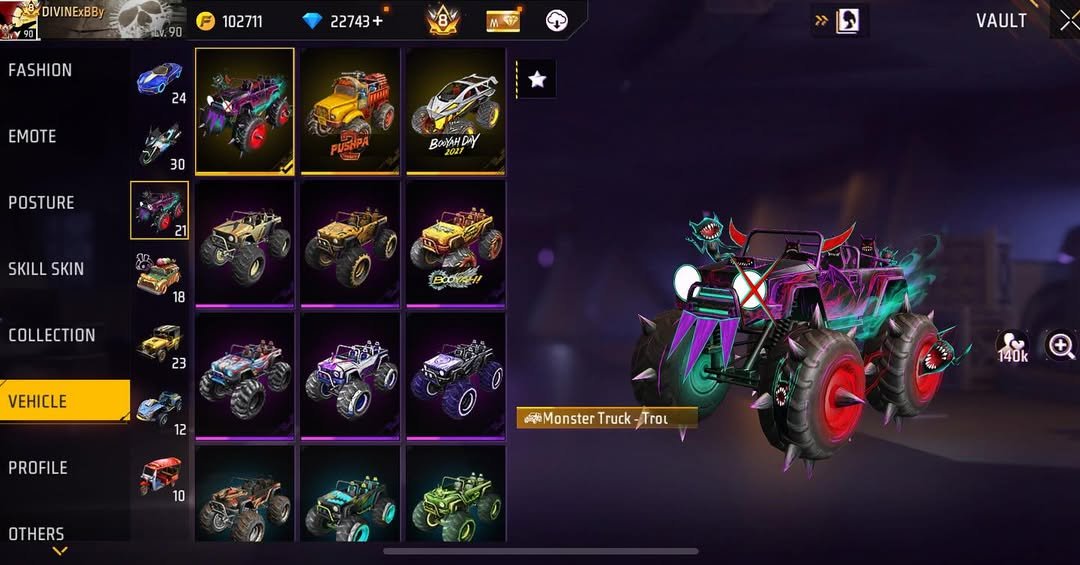Screen dimensions: 1080x565
Task: Go to the Collection section
Action: (x=52, y=335)
